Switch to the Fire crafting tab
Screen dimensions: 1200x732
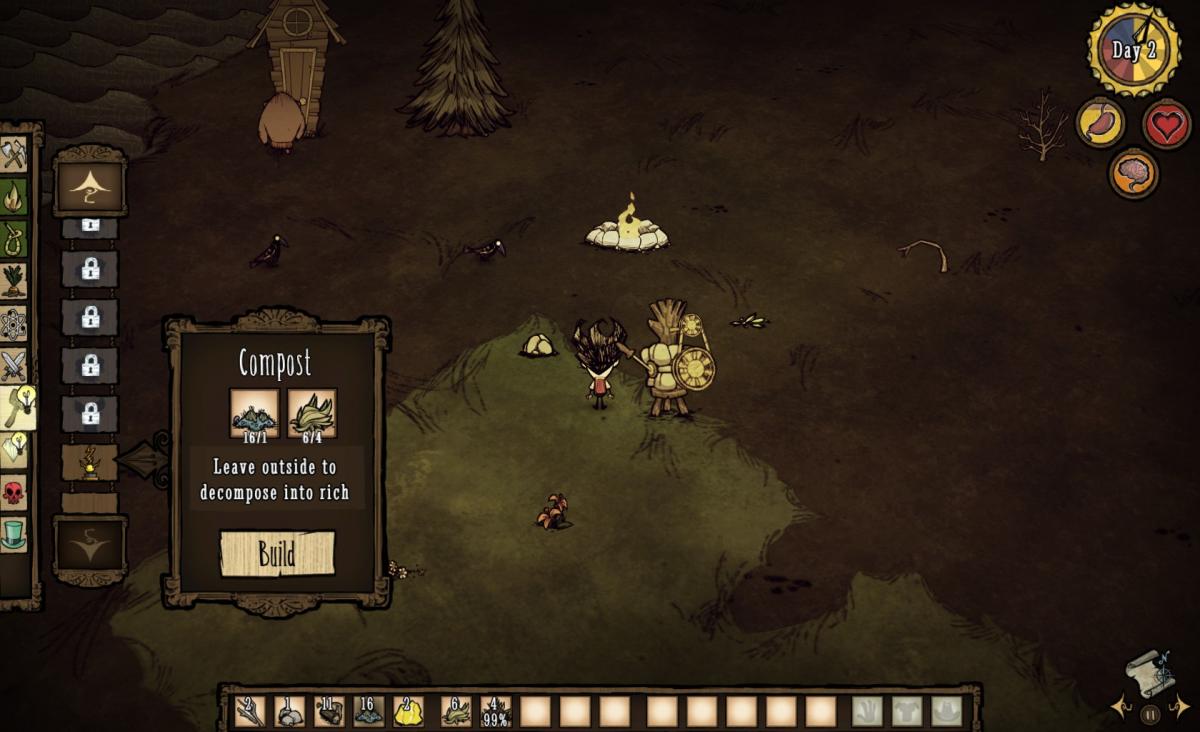14,197
